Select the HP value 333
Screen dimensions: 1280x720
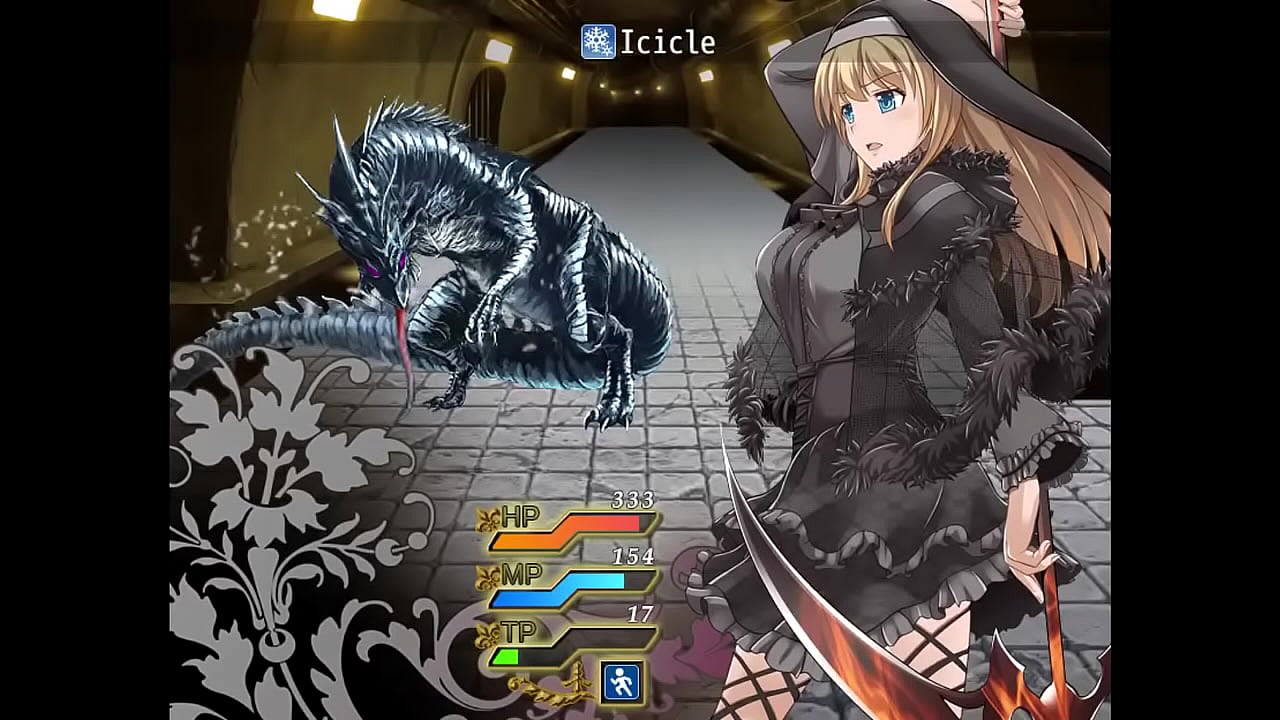click(x=635, y=502)
